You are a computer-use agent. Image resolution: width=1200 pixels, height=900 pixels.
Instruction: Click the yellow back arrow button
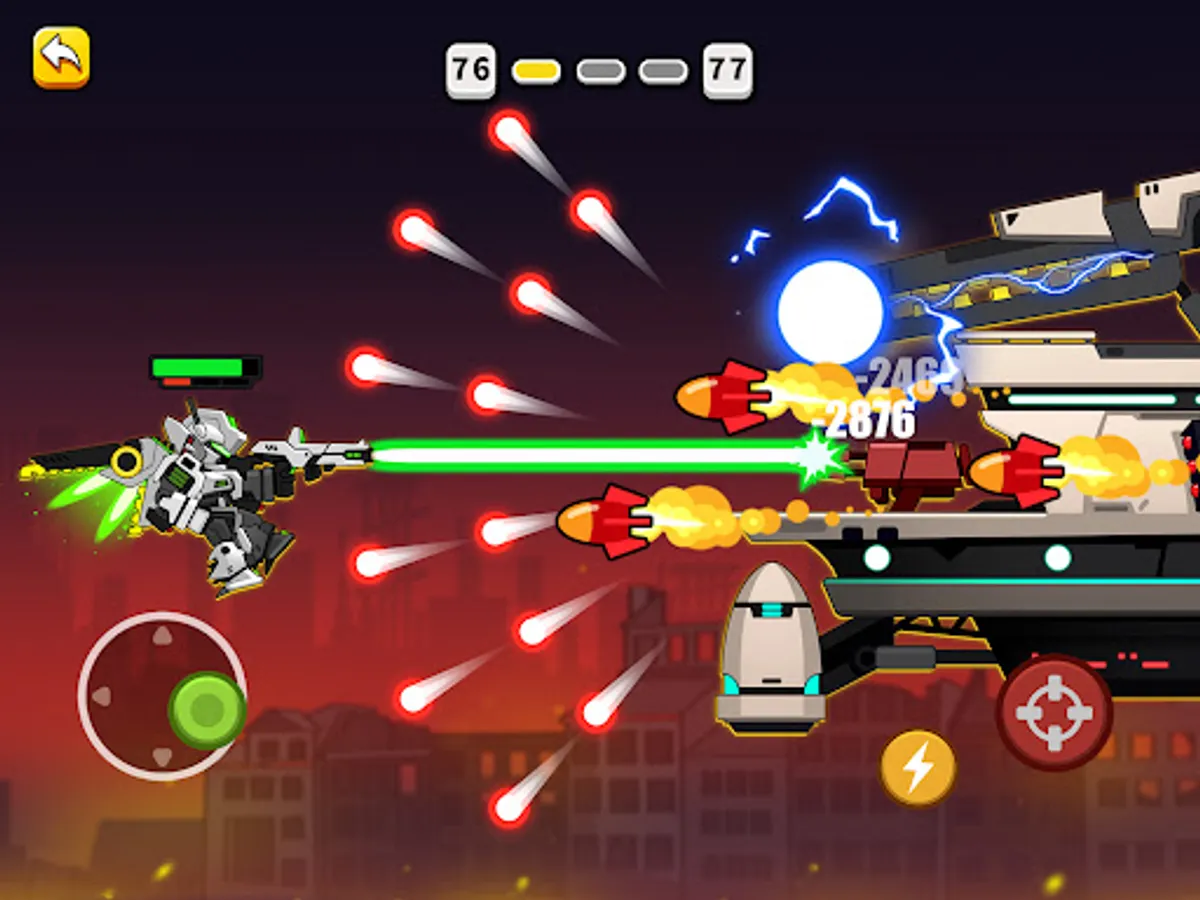point(61,57)
